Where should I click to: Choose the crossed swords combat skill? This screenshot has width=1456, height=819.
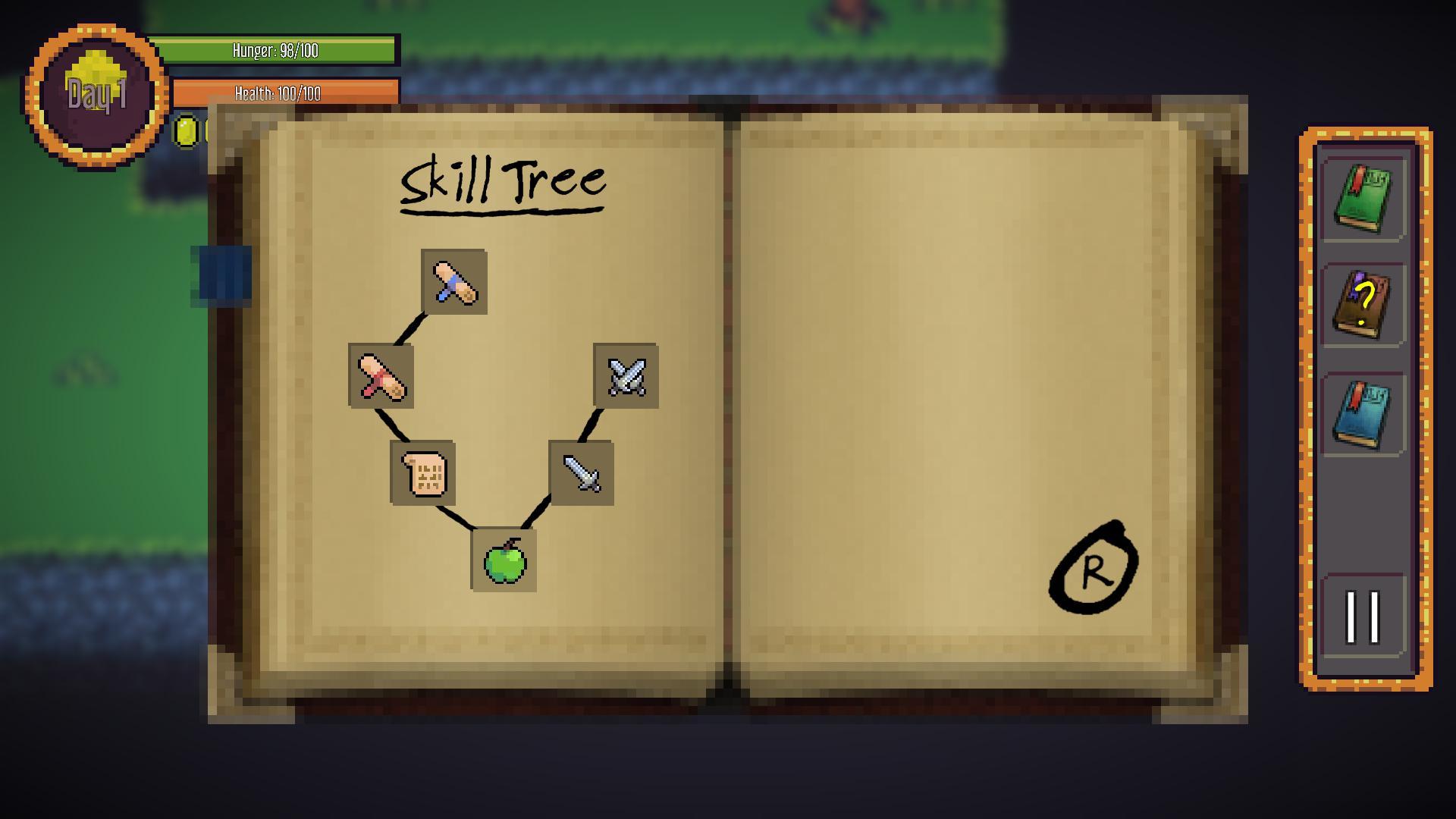point(626,378)
